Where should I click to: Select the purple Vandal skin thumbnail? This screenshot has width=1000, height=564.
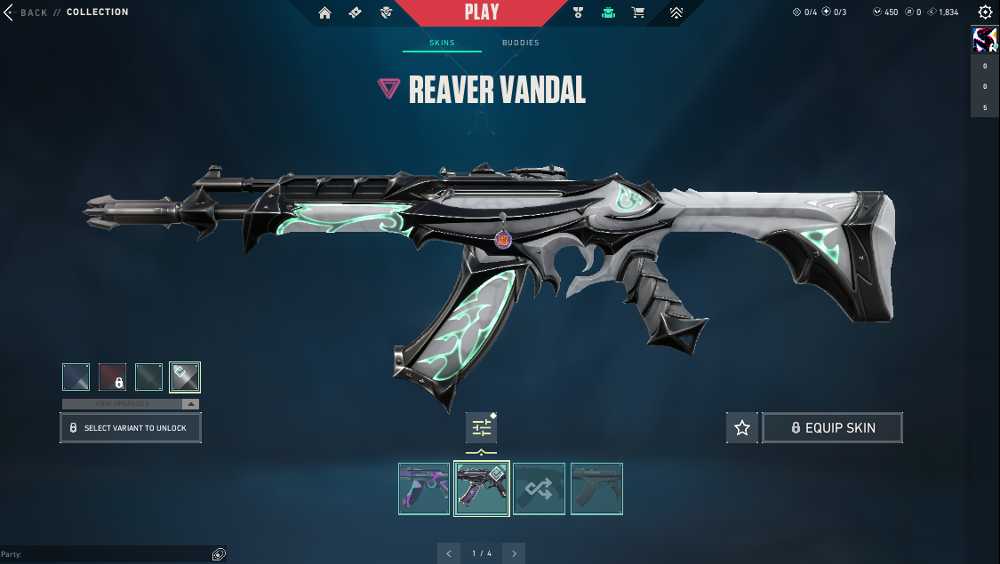(424, 488)
